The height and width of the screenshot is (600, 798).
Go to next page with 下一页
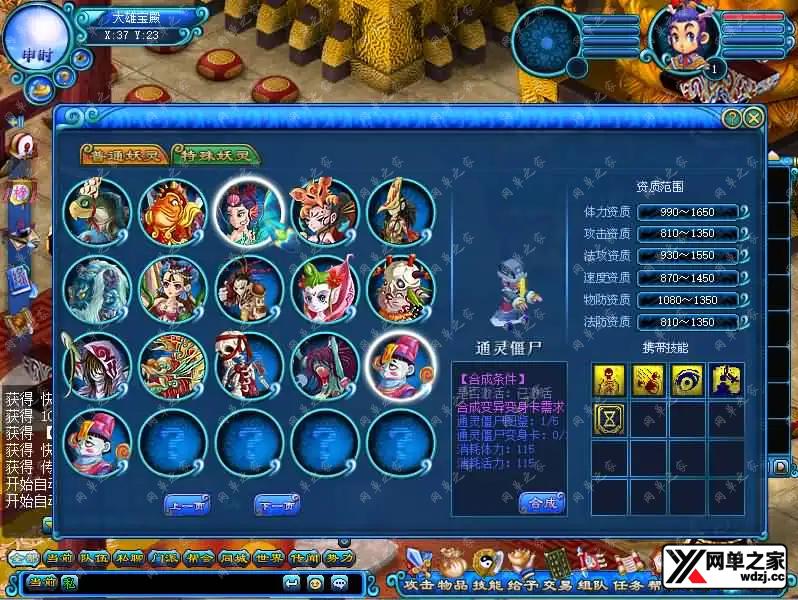(277, 506)
